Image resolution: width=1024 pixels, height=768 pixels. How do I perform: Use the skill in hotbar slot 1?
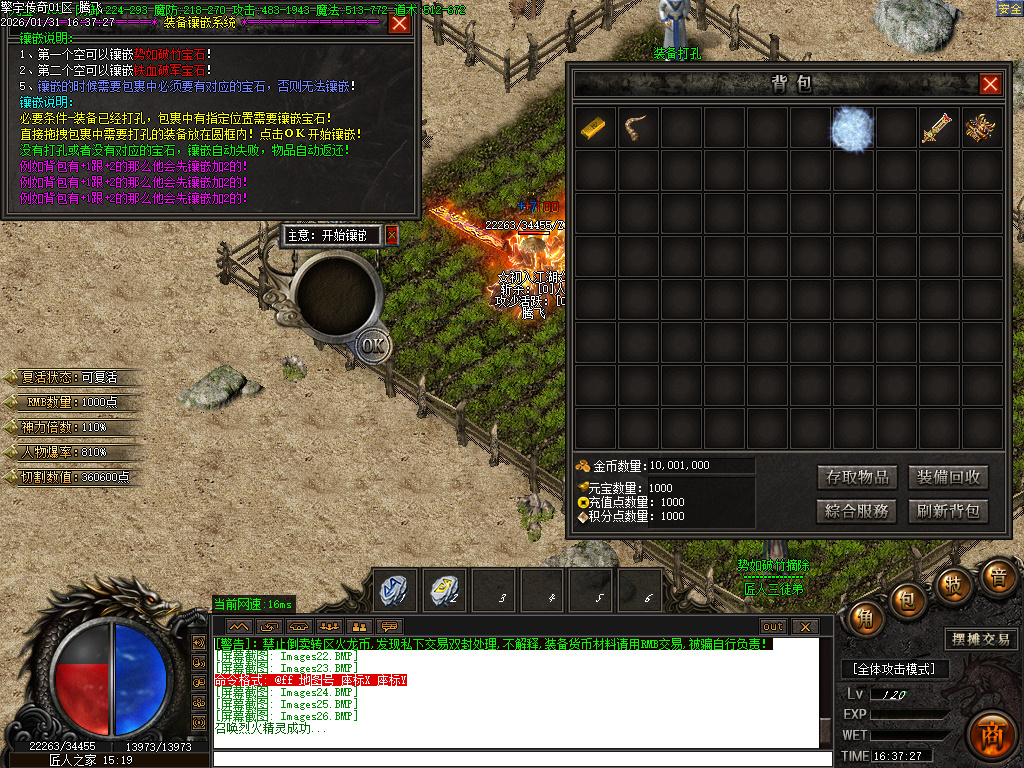click(395, 590)
